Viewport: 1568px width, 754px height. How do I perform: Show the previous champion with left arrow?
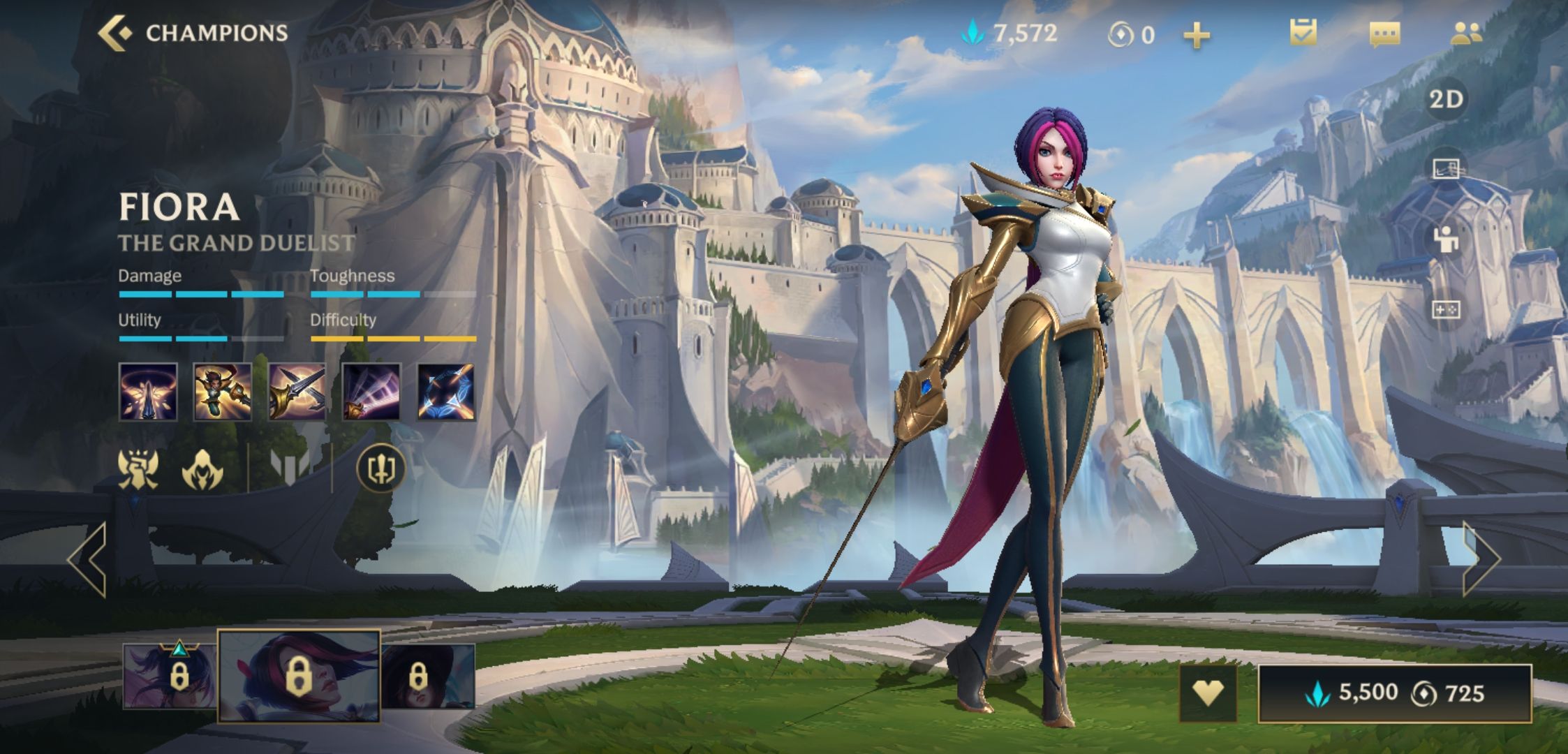[x=88, y=559]
